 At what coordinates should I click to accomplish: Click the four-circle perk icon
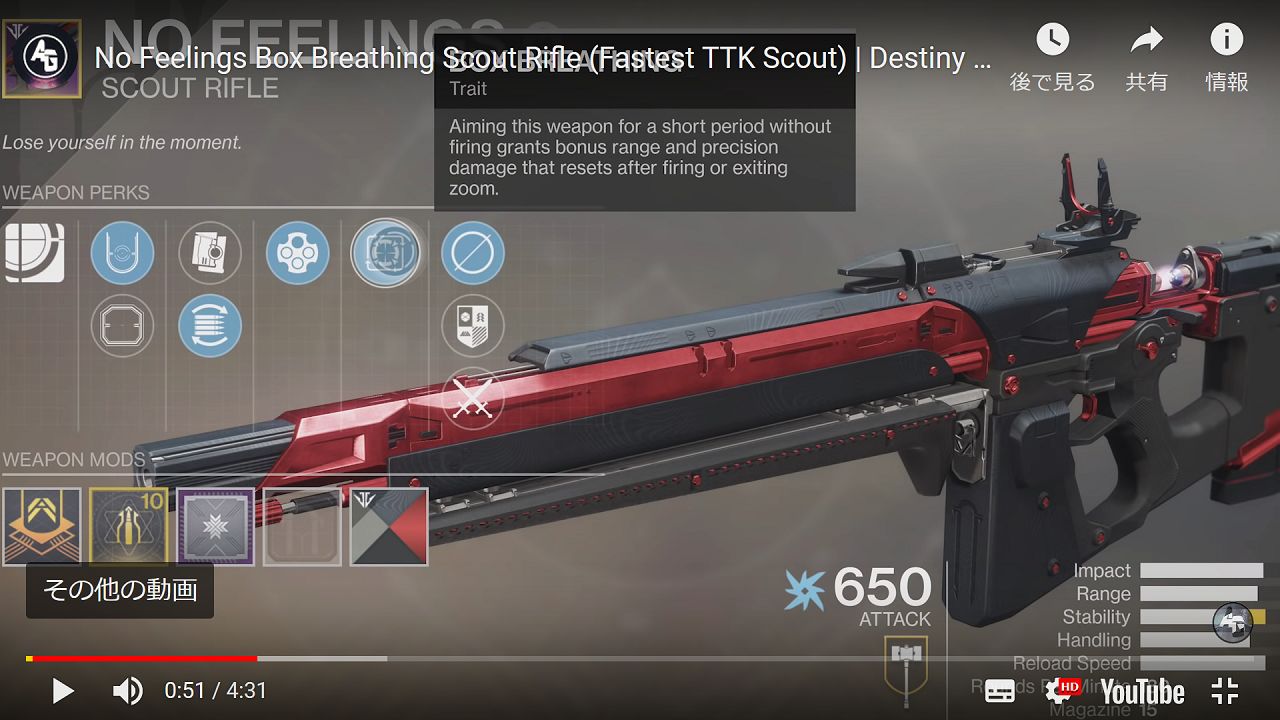click(x=297, y=253)
